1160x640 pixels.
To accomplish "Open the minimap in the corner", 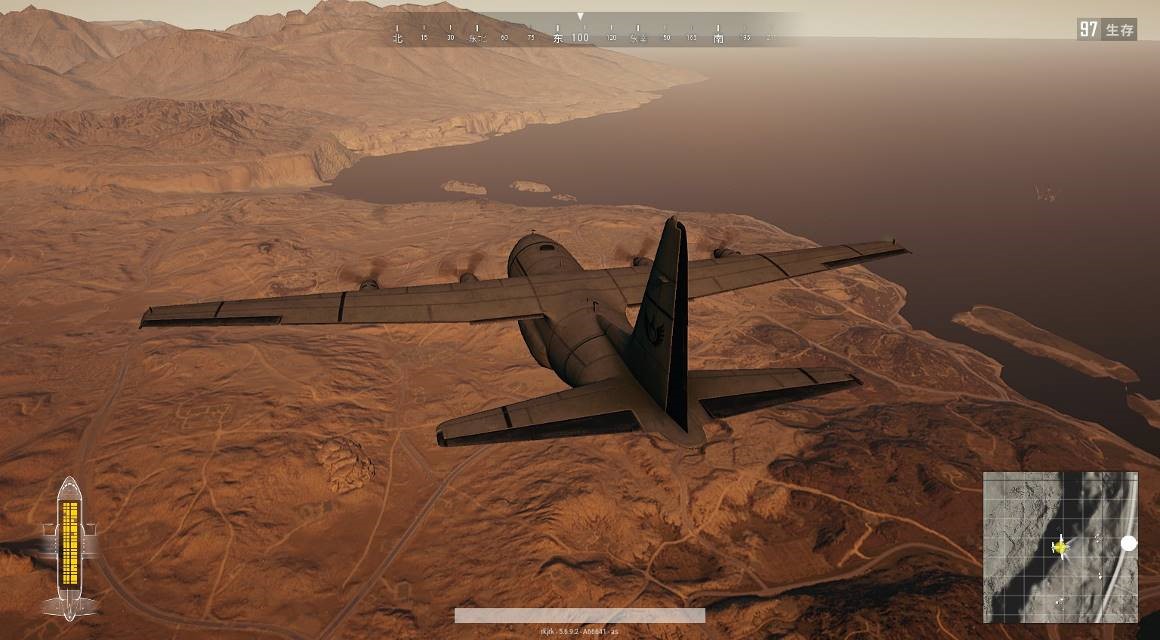I will (x=1060, y=547).
